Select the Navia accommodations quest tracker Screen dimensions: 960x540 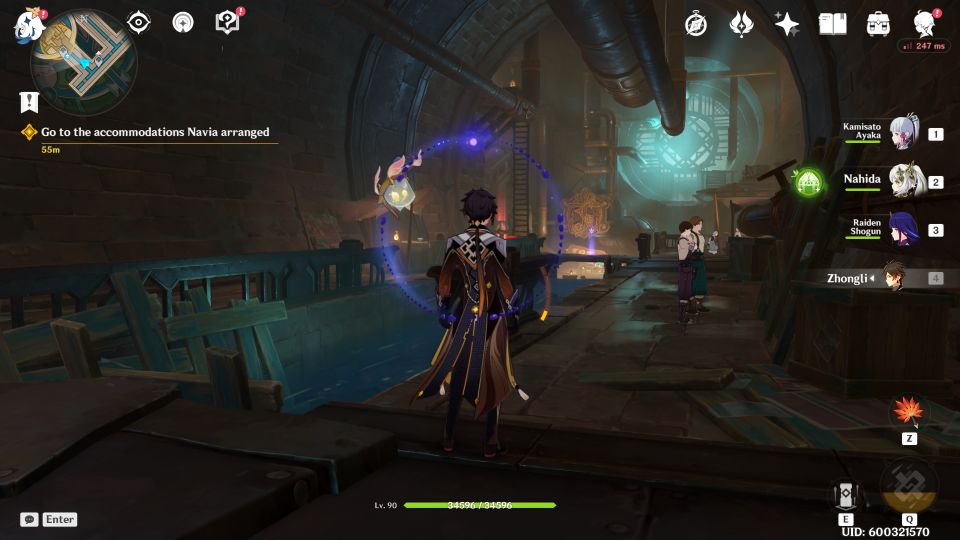pos(155,132)
